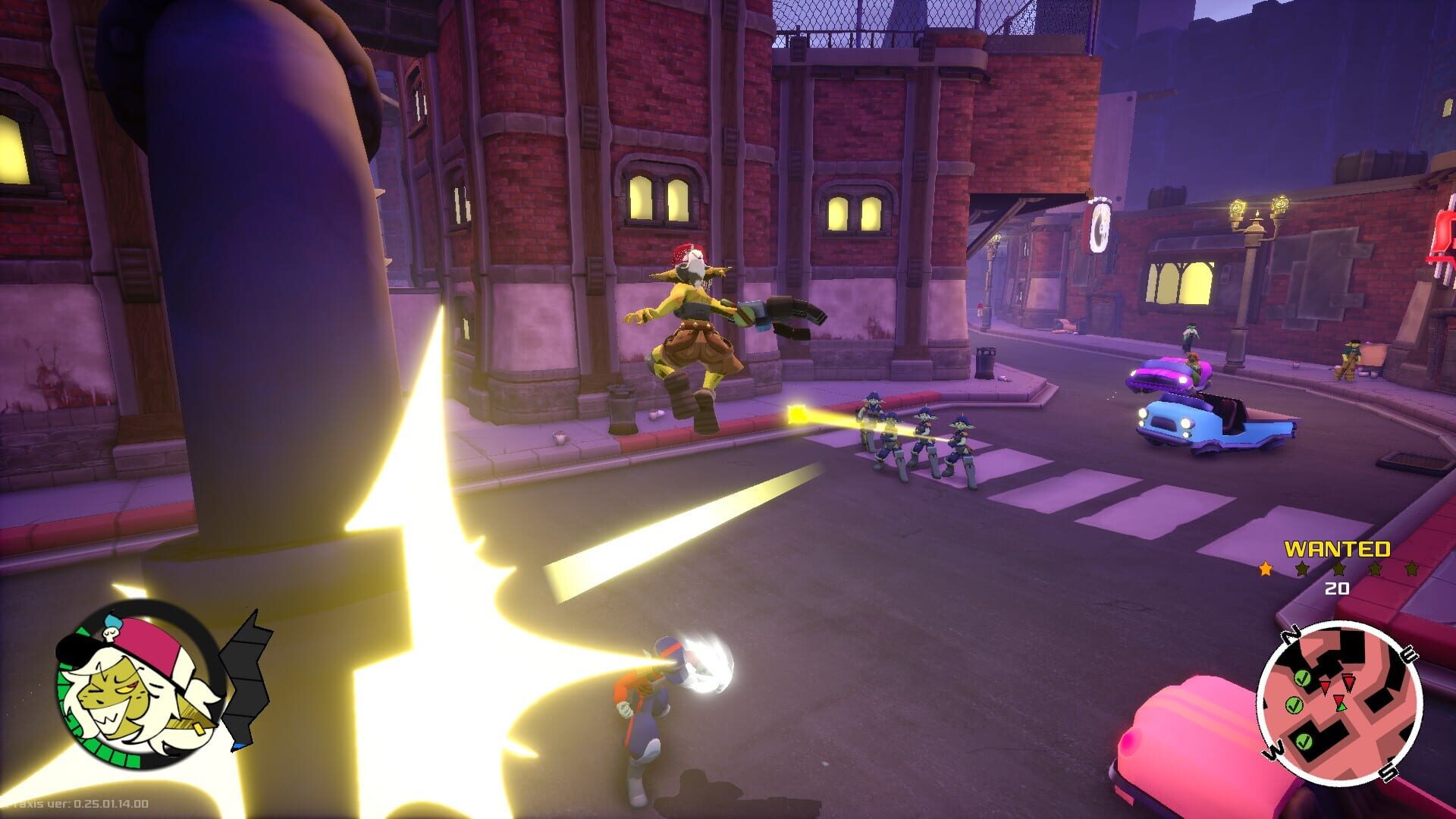Toggle the second Wanted star slot
This screenshot has height=819, width=1456.
[1304, 570]
